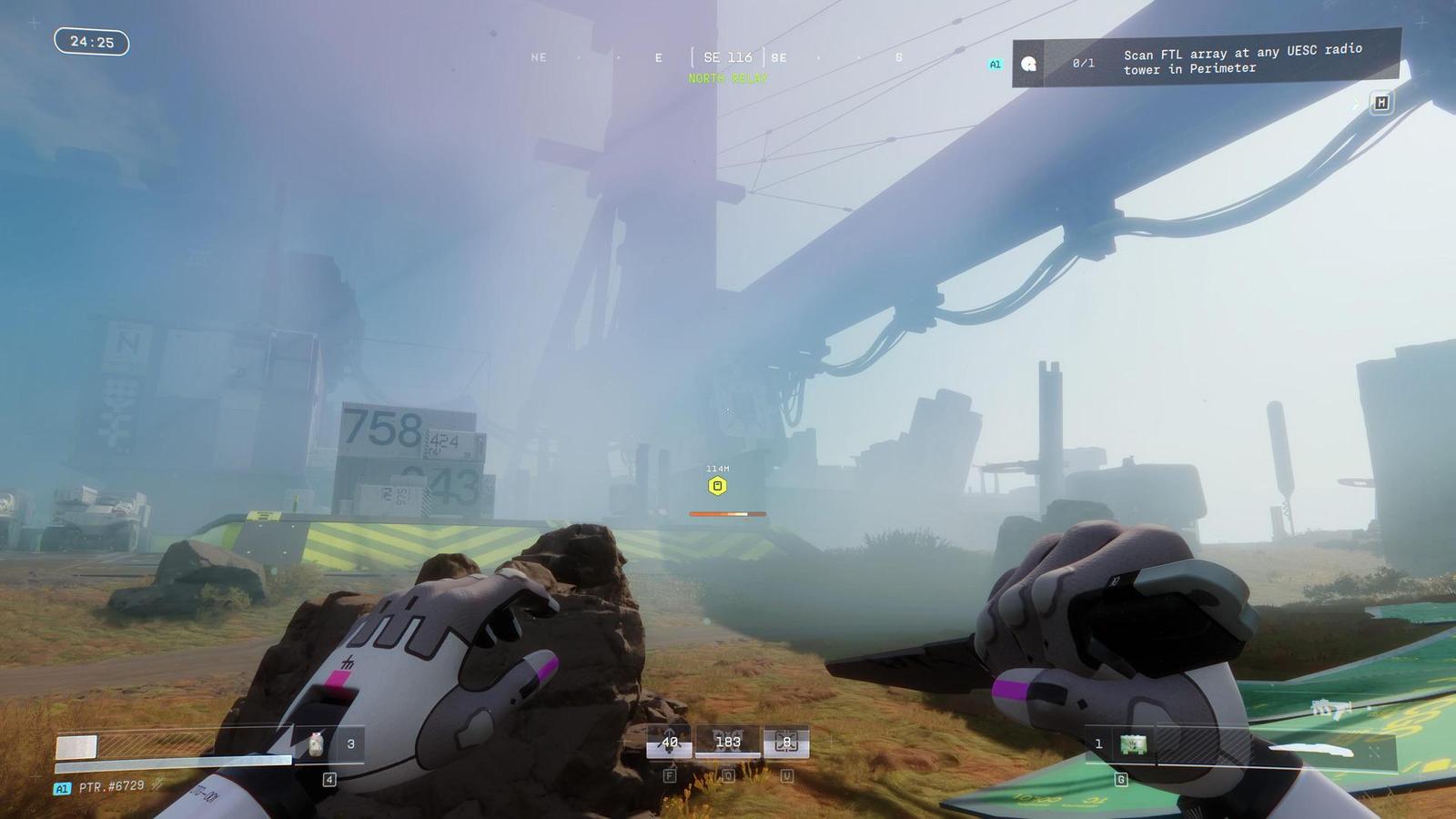Click the compass heading bar

click(727, 57)
